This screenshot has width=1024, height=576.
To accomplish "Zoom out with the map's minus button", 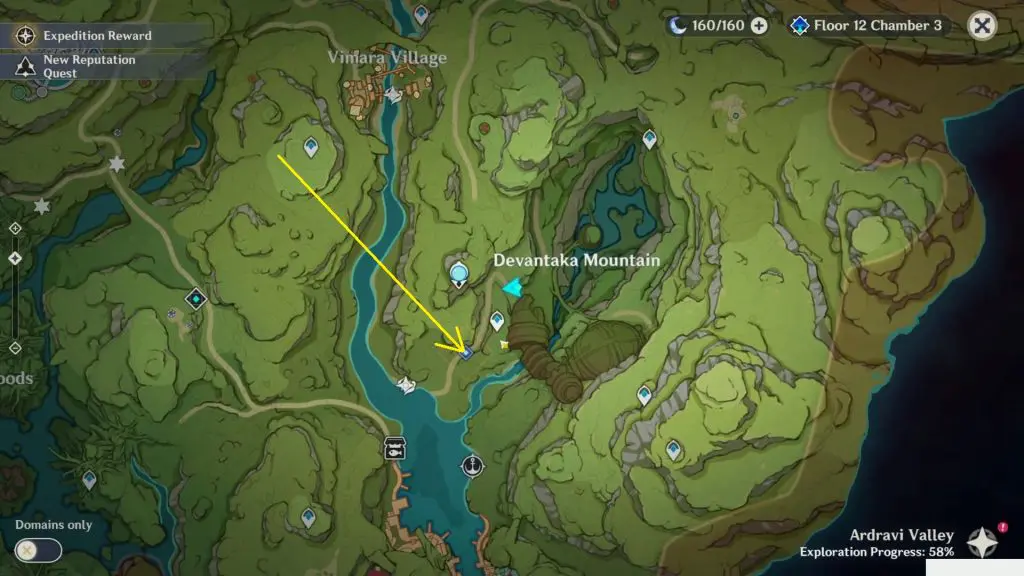I will (x=15, y=348).
